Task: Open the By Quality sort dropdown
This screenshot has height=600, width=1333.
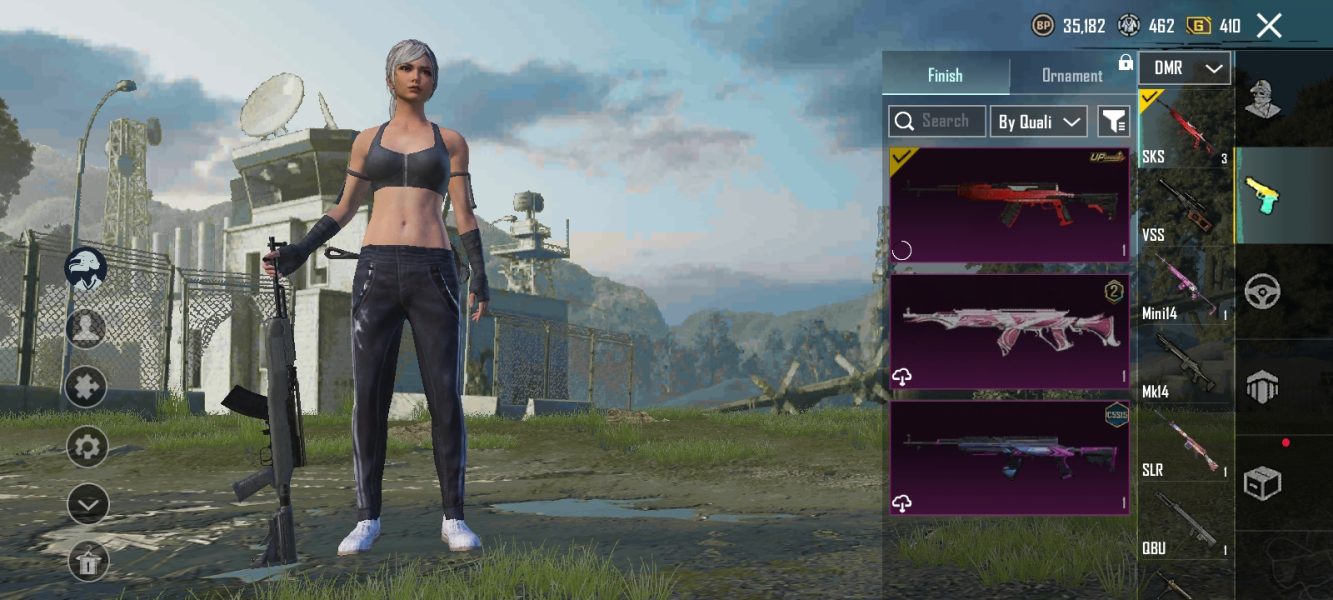Action: tap(1038, 122)
